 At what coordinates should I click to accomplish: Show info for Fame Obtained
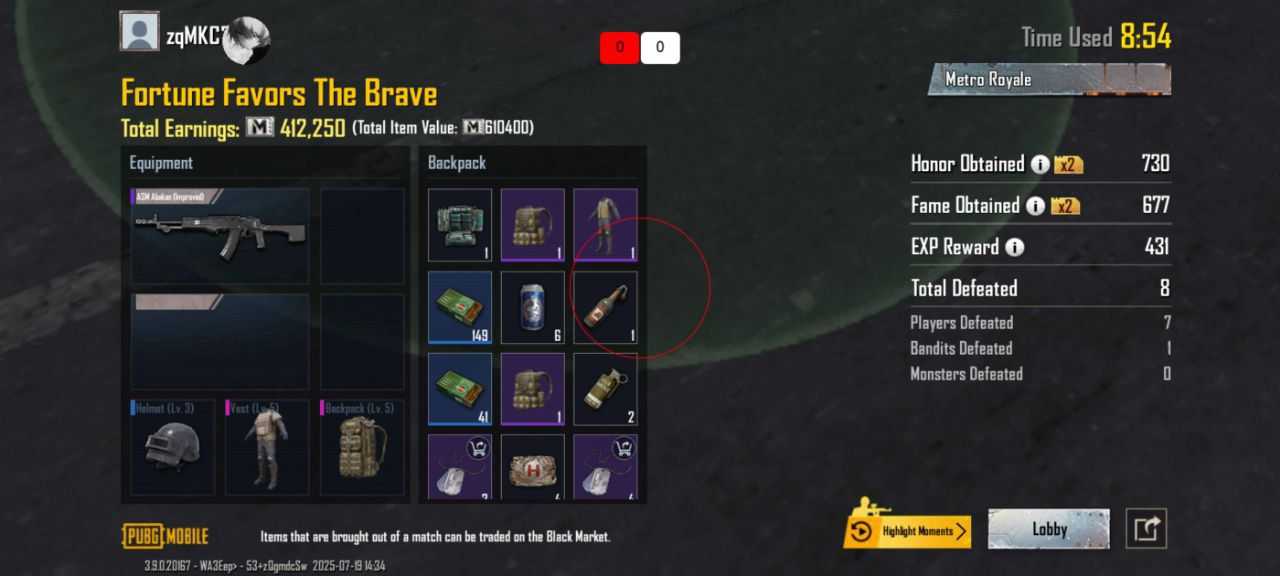click(1035, 206)
